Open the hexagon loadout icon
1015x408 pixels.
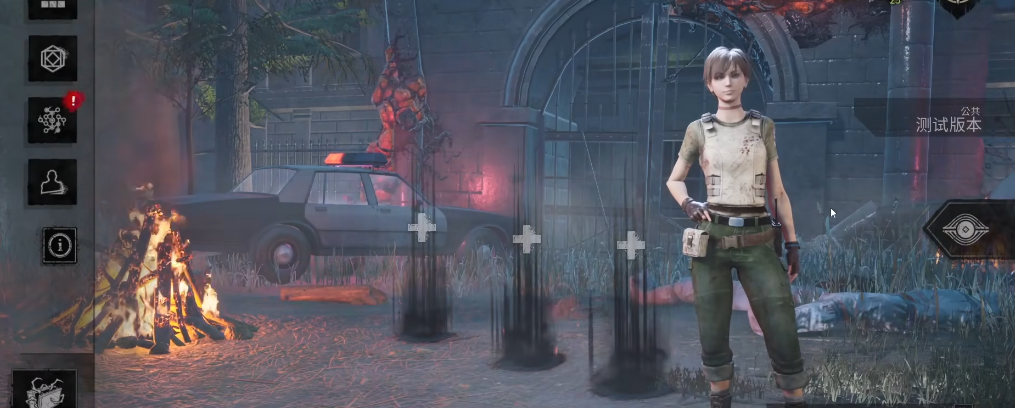52,60
